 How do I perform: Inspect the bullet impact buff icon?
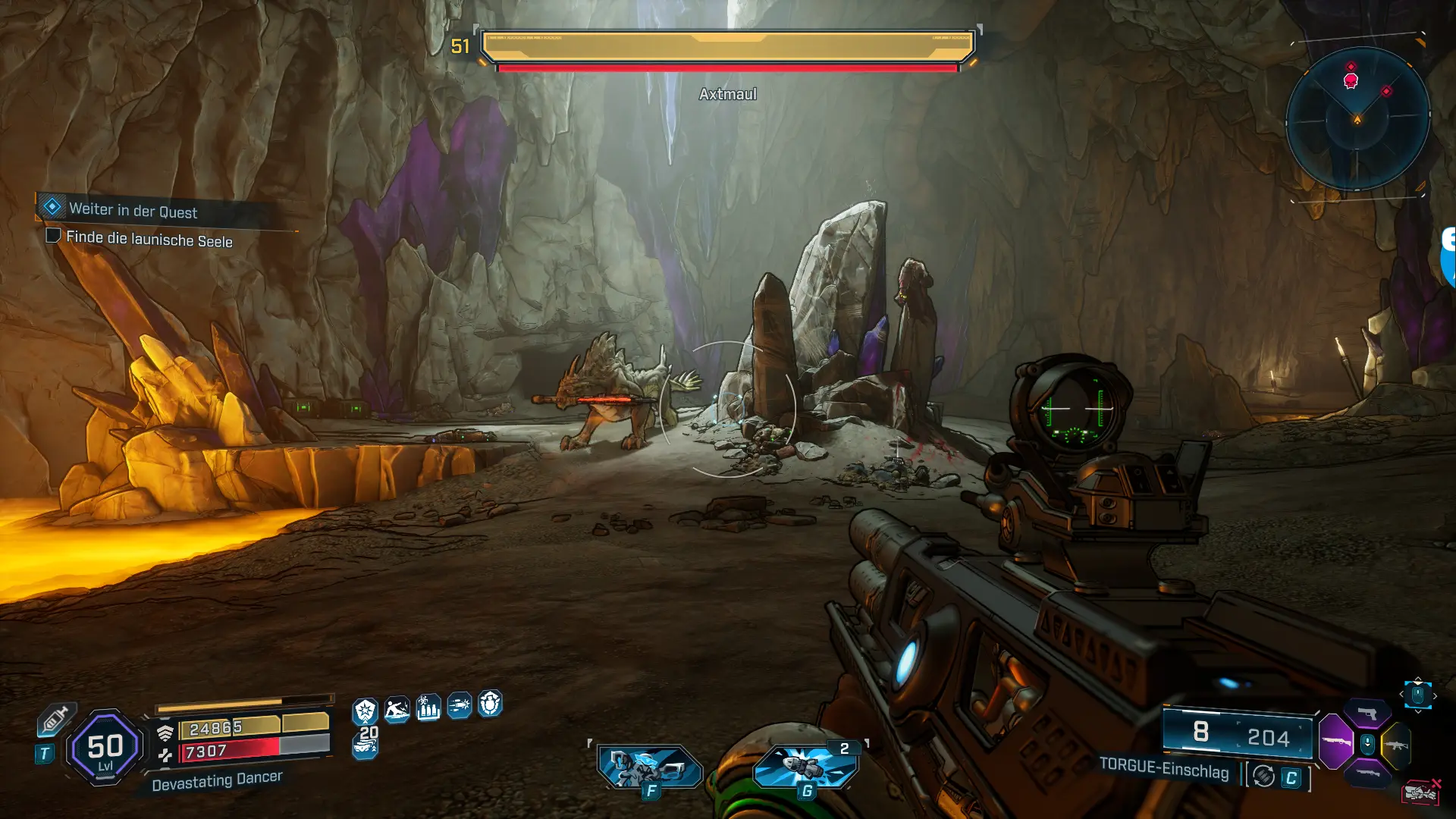click(x=459, y=706)
